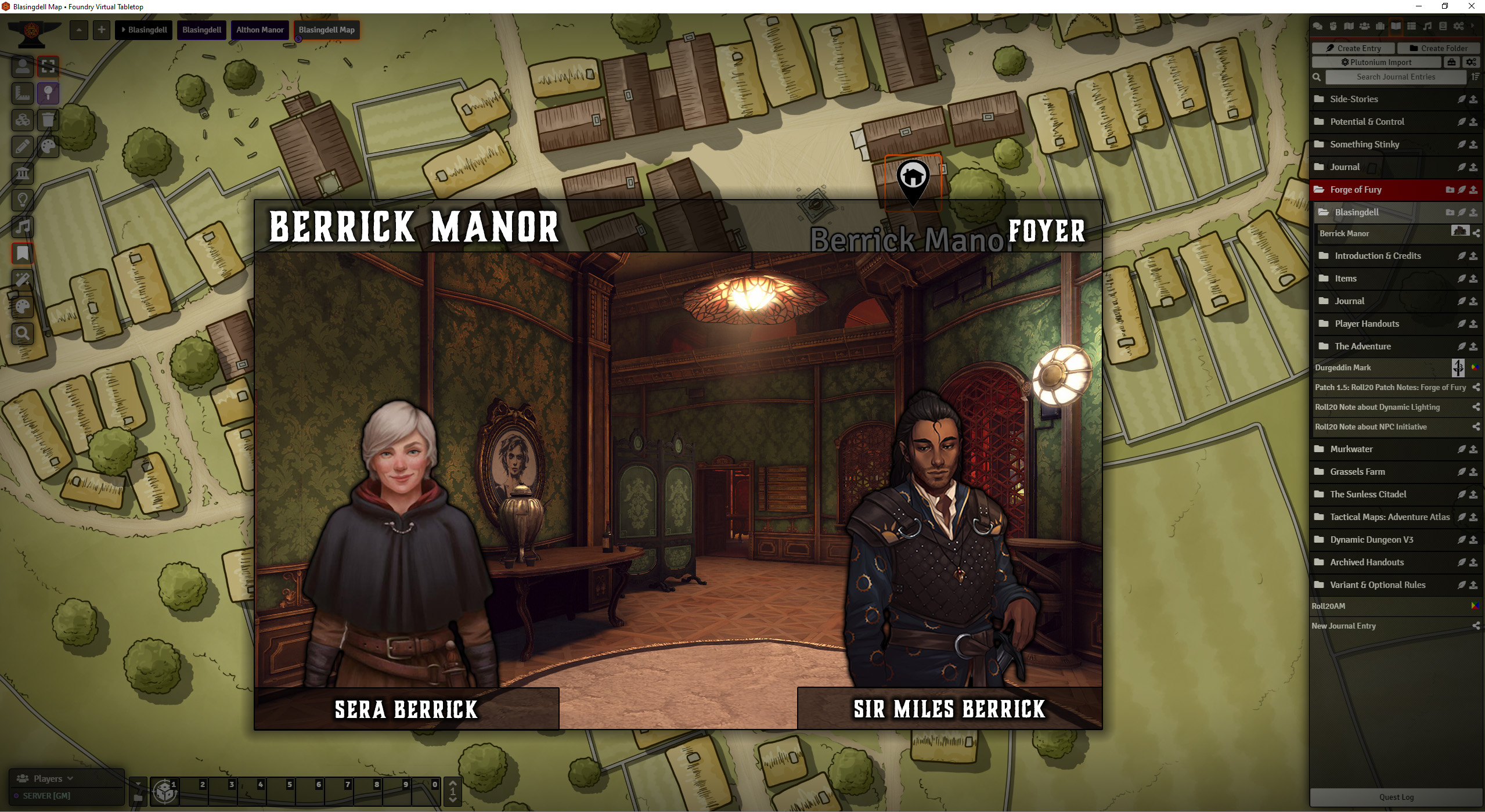The image size is (1485, 812).
Task: Open the Chat Log tab
Action: (x=1317, y=26)
